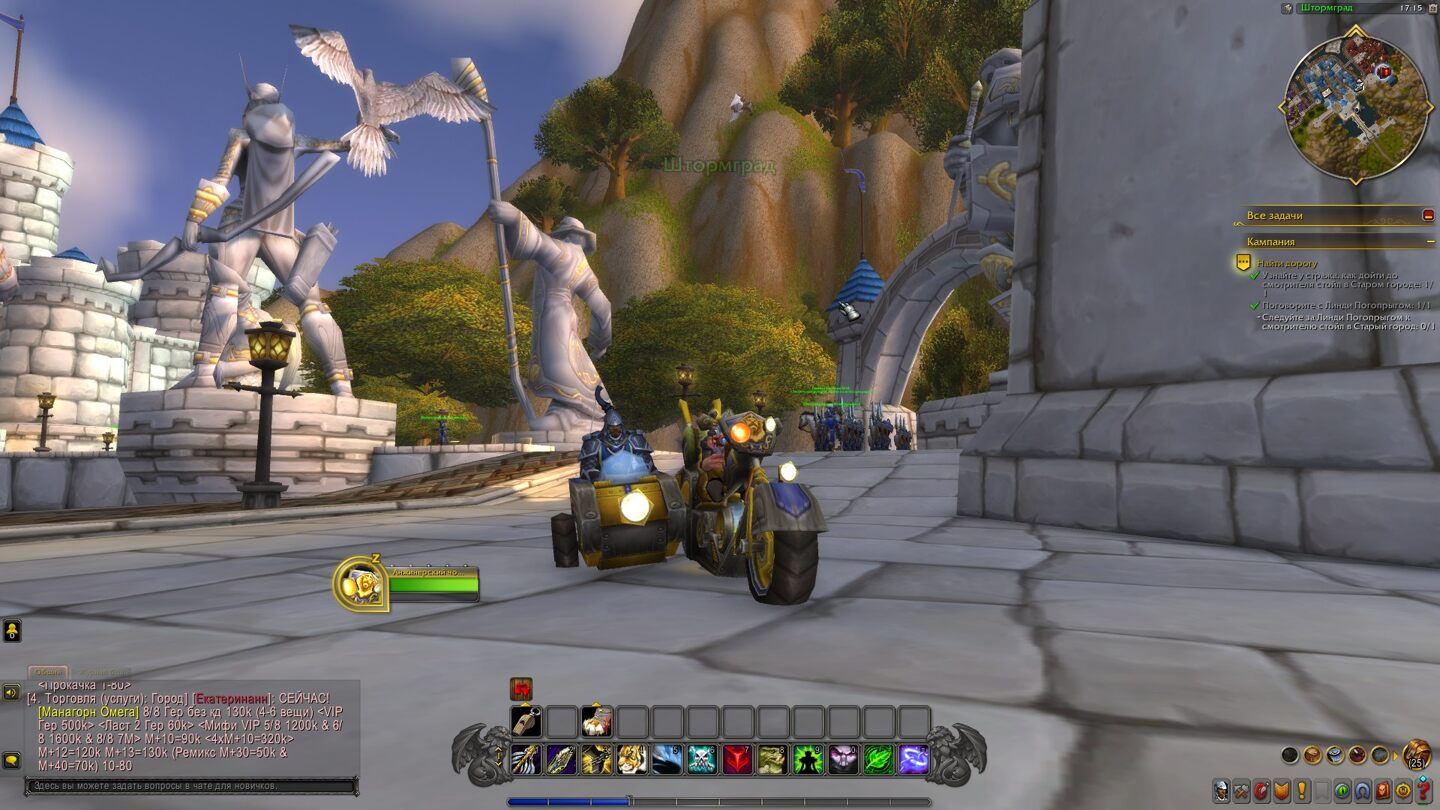Open the professions crossed-hammers button
Screen dimensions: 1440x810
click(x=1242, y=791)
